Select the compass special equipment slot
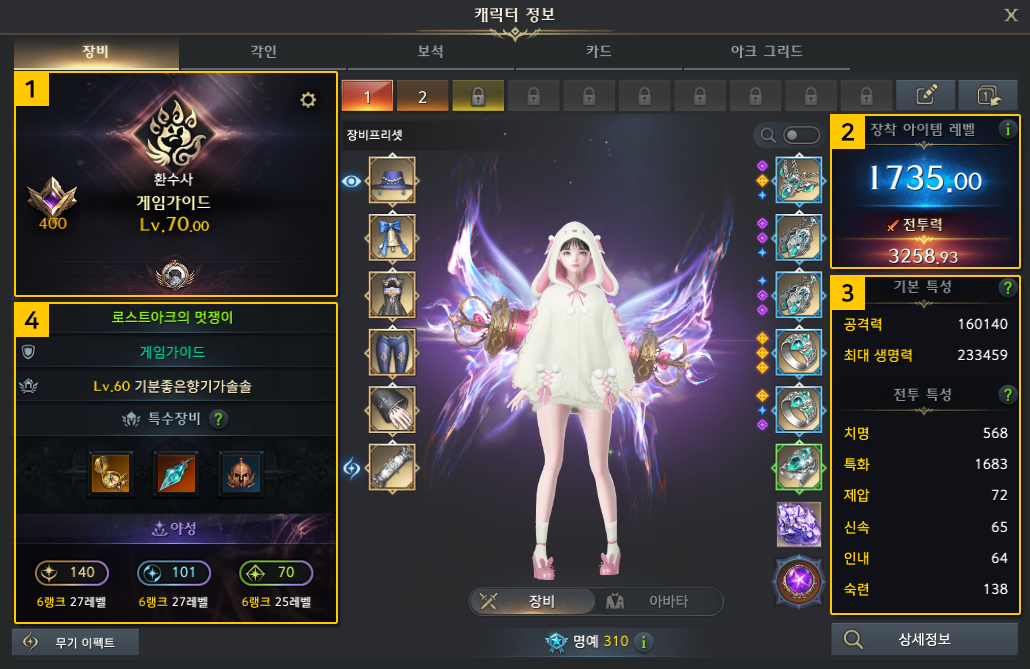1030x669 pixels. 105,473
